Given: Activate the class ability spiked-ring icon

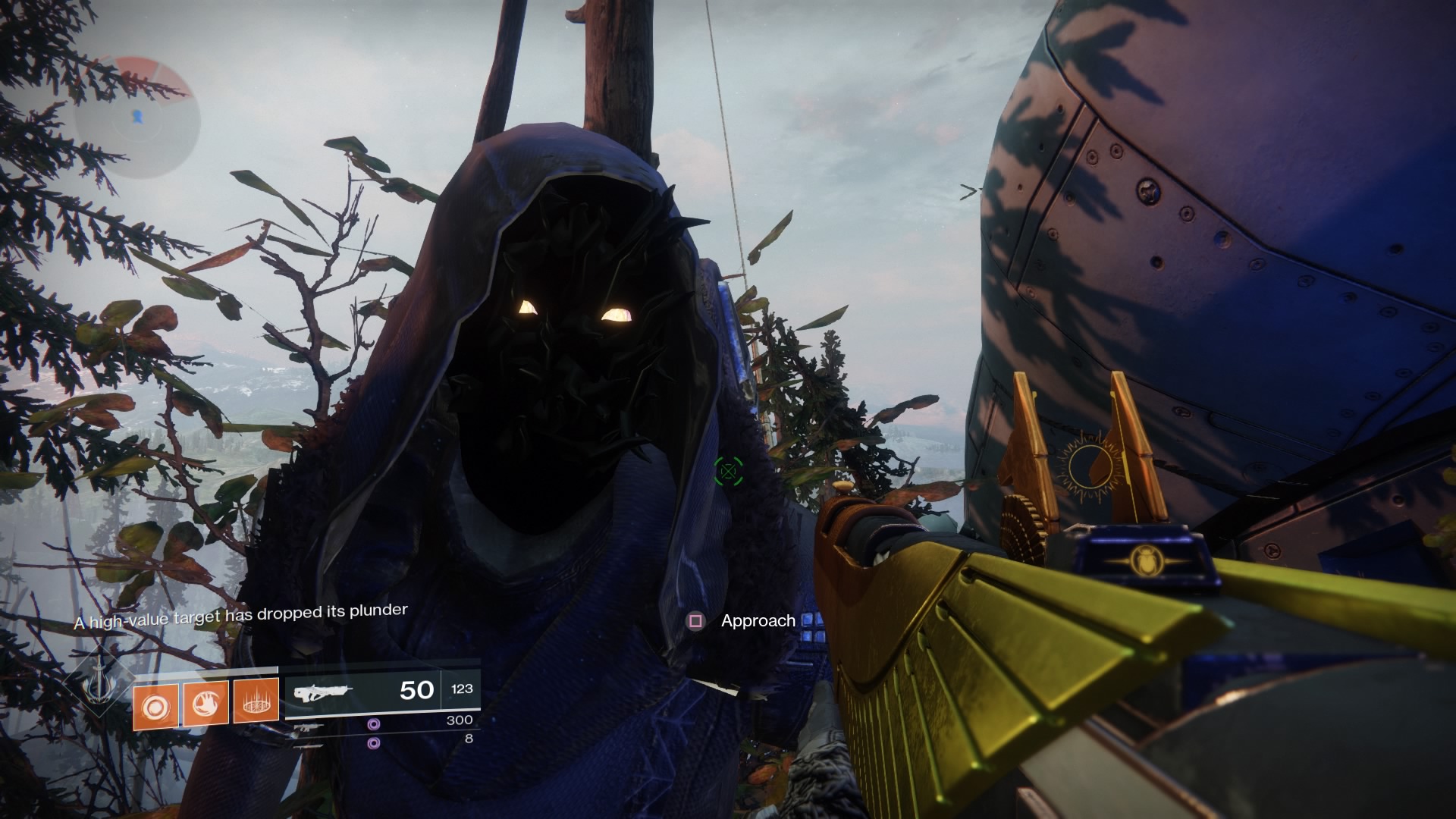Looking at the screenshot, I should 254,701.
